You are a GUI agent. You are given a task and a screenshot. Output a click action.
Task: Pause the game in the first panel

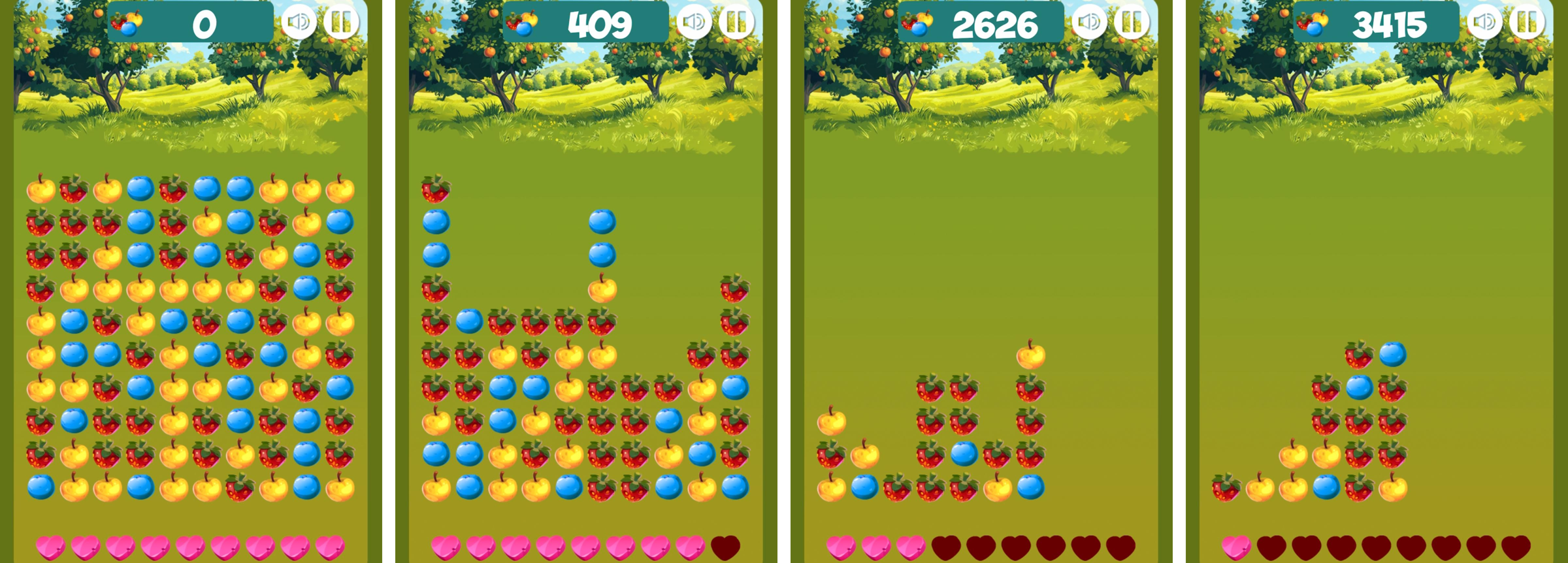tap(340, 23)
